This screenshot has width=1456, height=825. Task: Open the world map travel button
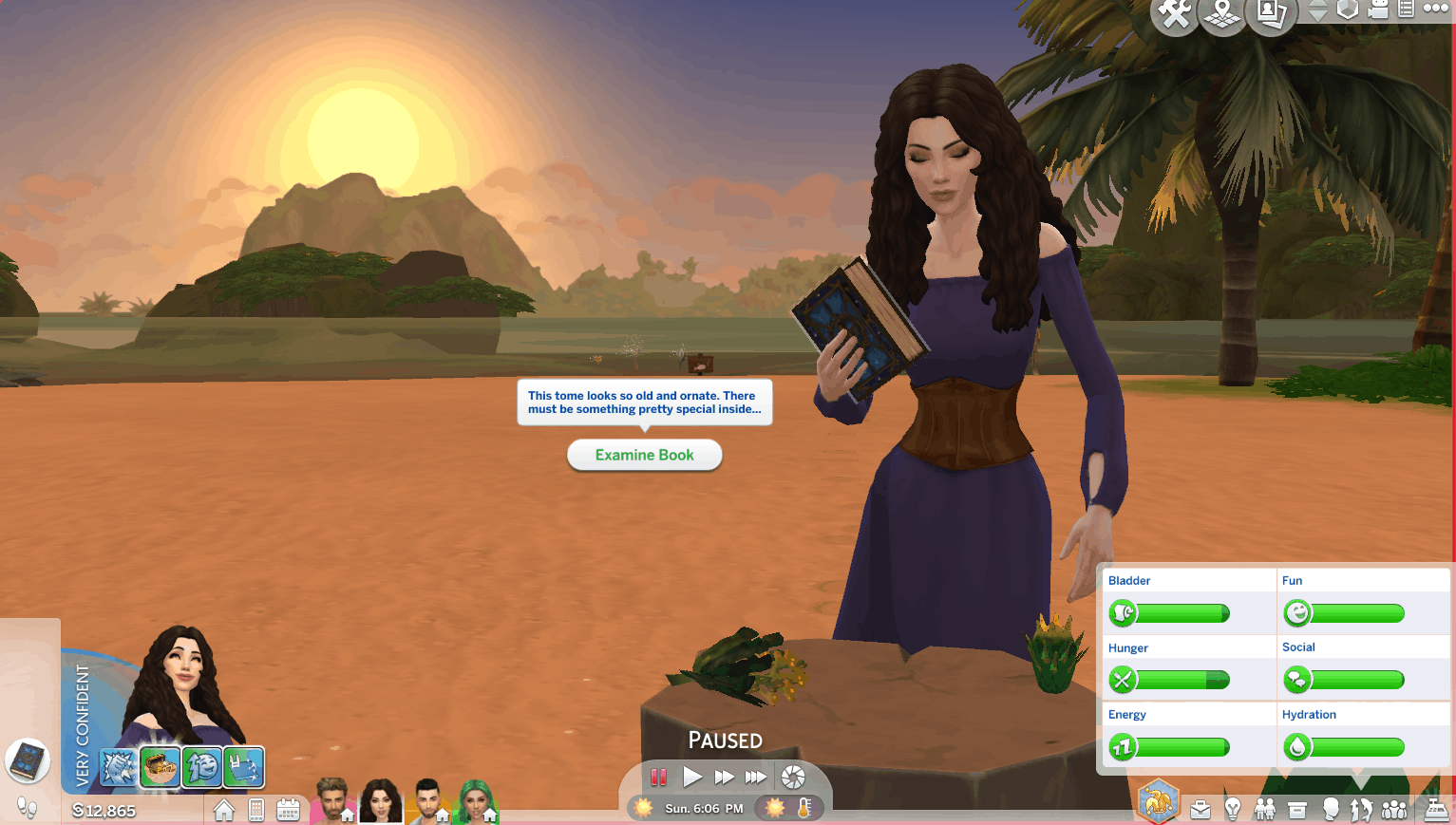click(1221, 14)
